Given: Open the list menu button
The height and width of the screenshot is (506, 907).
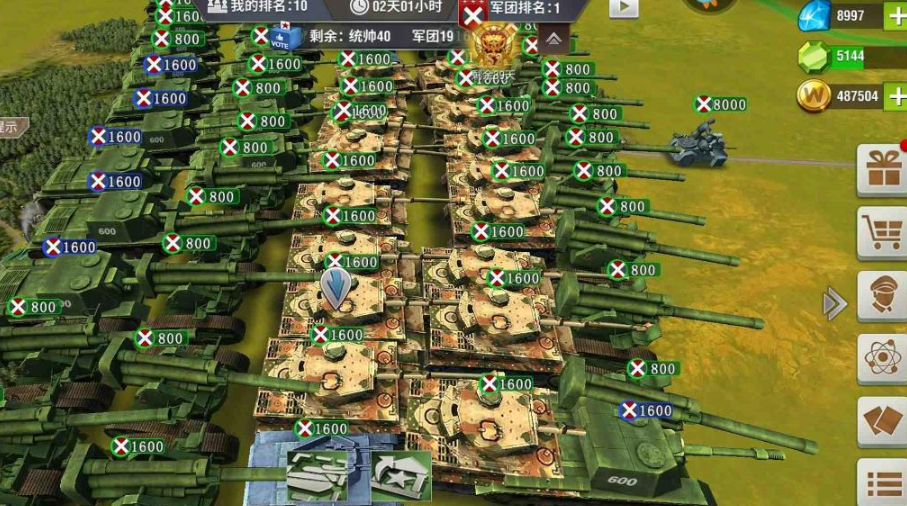Looking at the screenshot, I should [884, 484].
